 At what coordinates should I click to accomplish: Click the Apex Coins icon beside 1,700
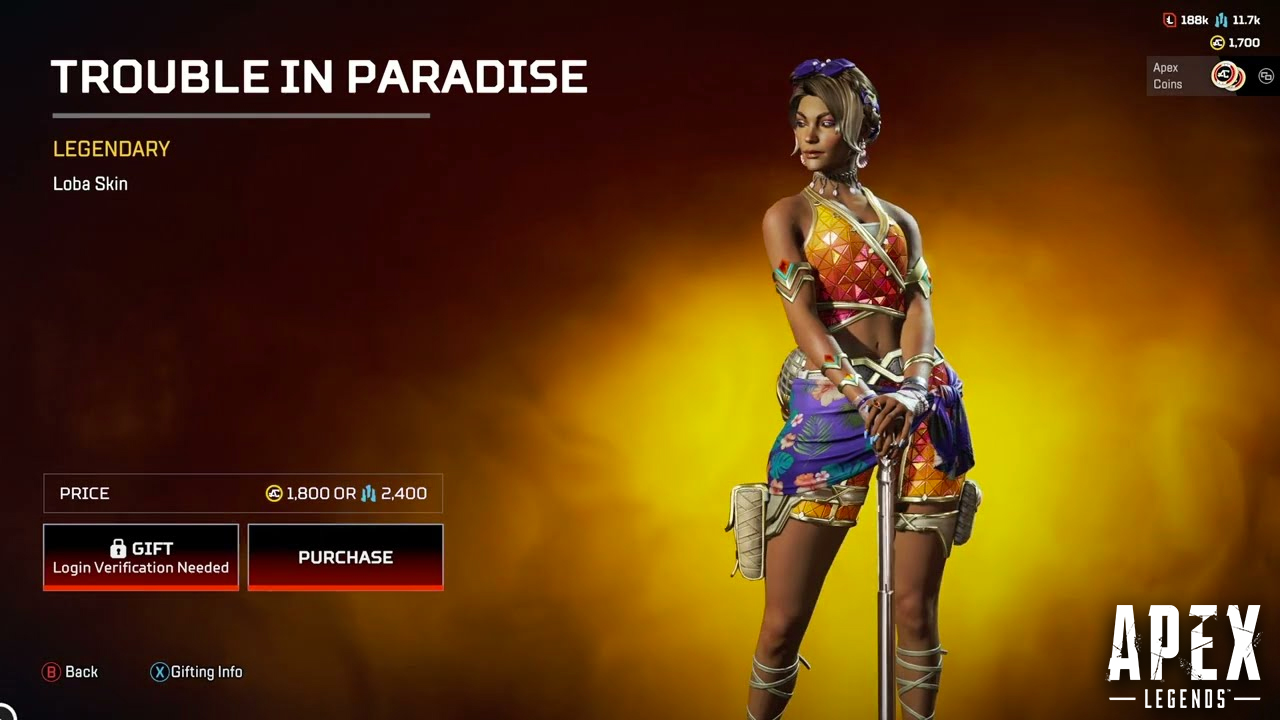(1217, 42)
